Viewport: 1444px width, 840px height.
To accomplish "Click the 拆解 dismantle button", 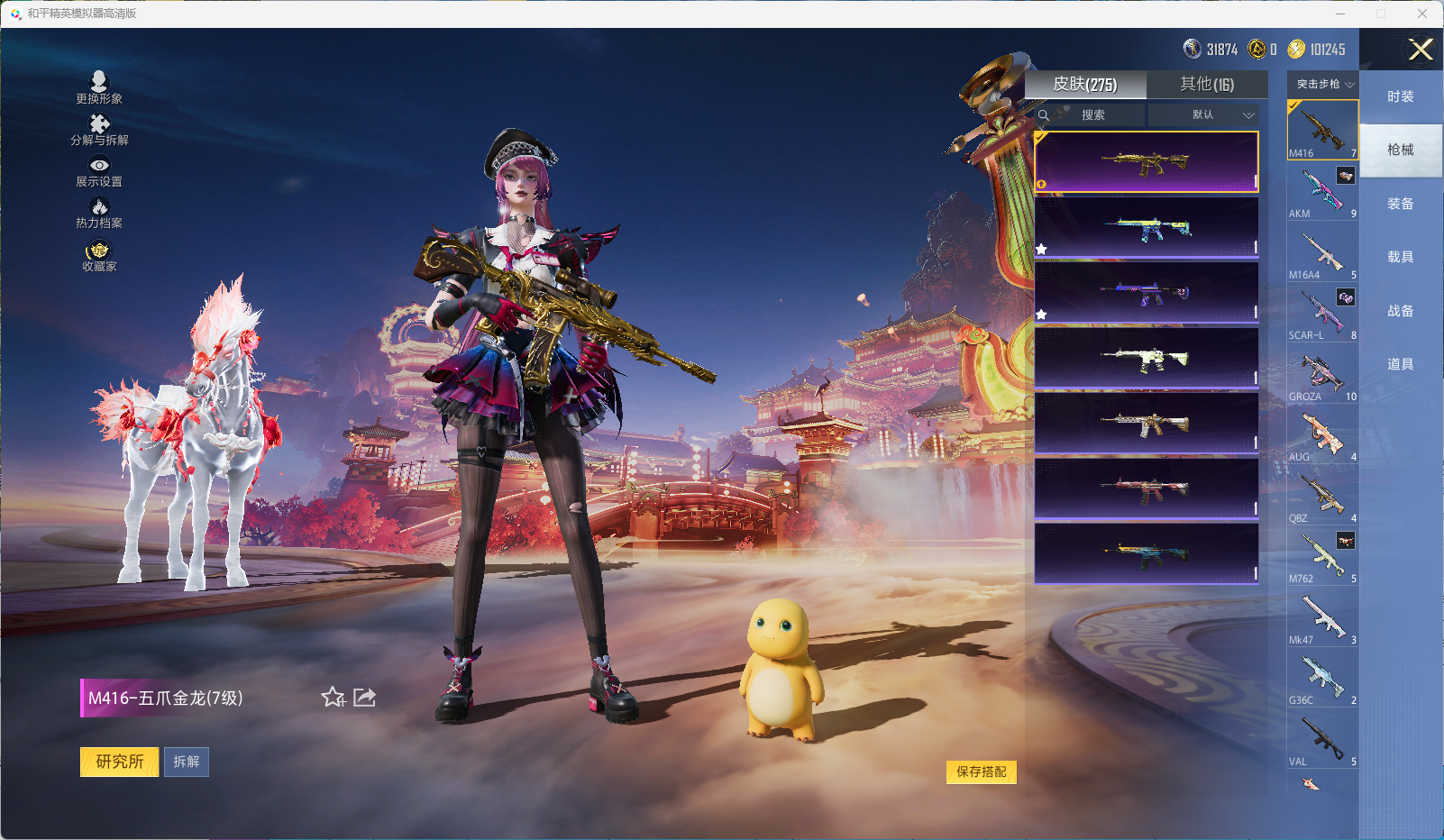I will tap(187, 762).
